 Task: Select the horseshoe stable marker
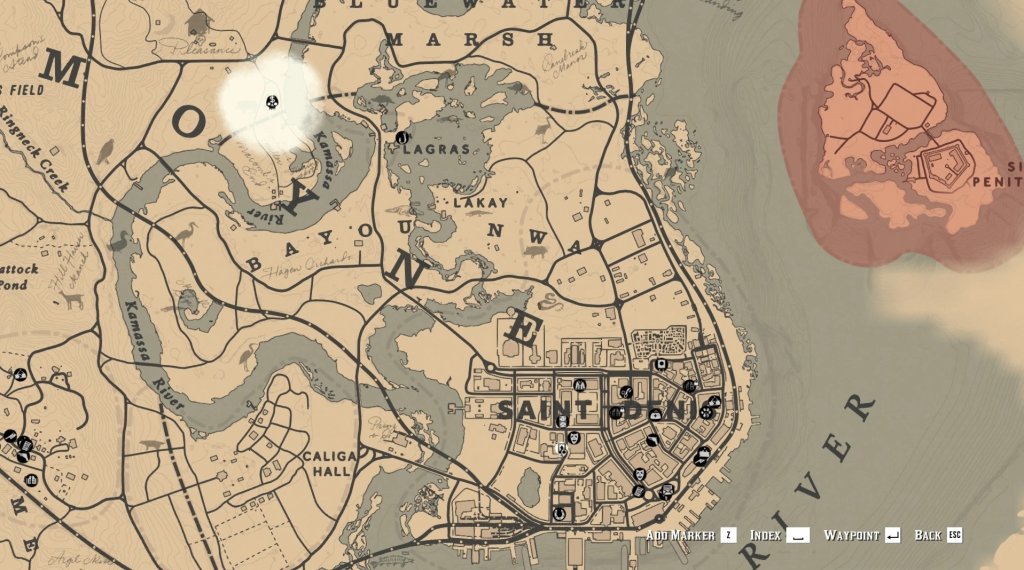[x=559, y=514]
